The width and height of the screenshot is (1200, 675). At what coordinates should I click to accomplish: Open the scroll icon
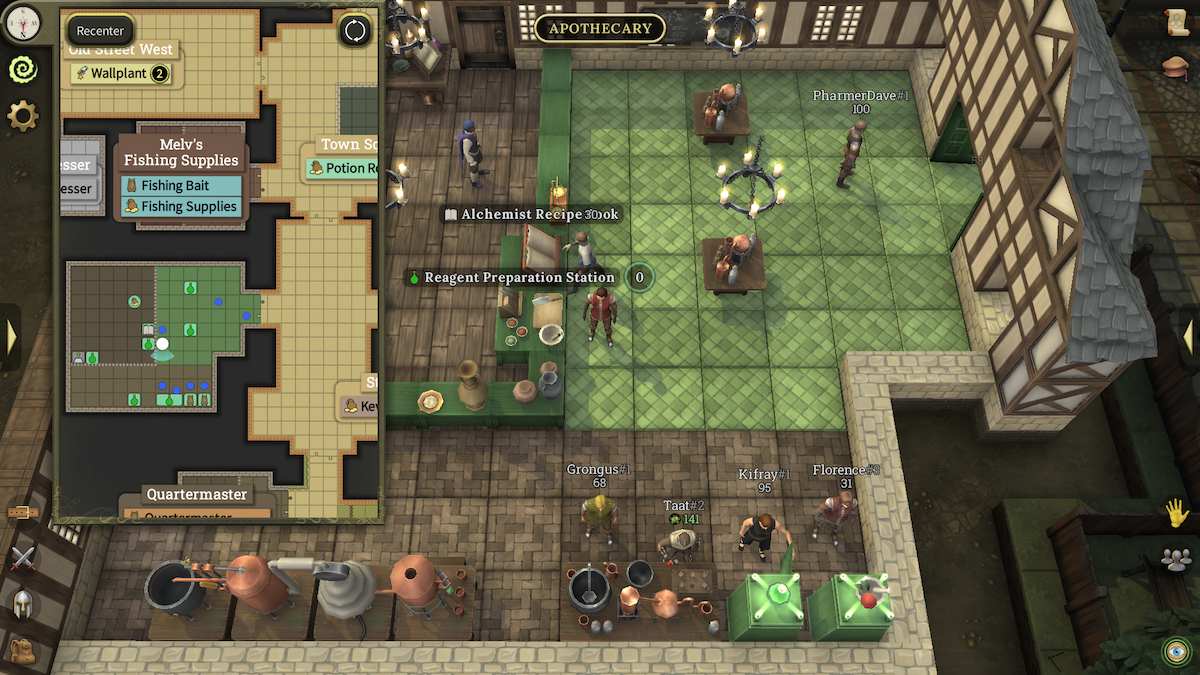tap(1176, 22)
